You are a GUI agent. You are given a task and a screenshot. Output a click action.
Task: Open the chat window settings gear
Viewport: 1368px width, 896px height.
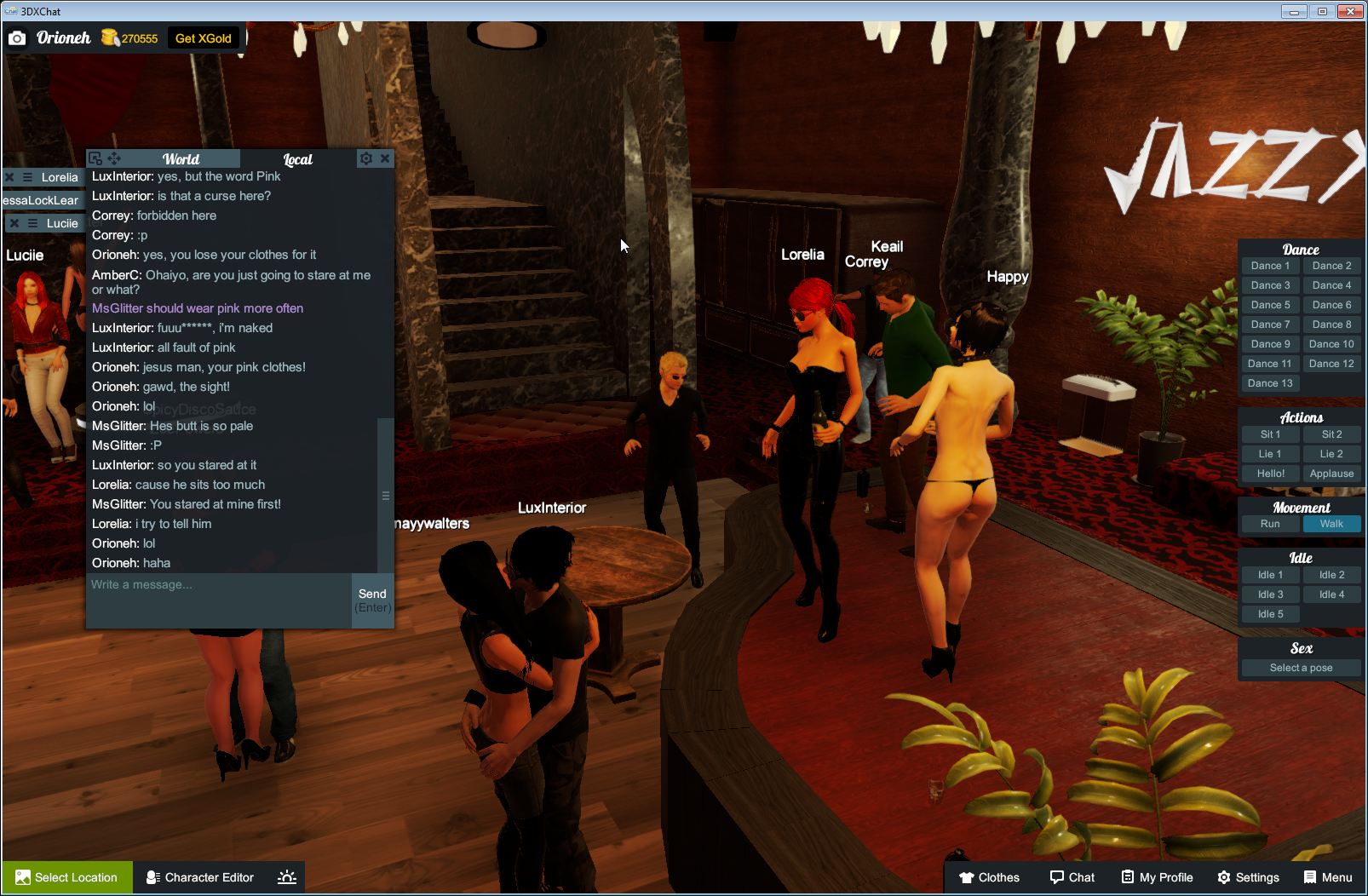(x=365, y=158)
